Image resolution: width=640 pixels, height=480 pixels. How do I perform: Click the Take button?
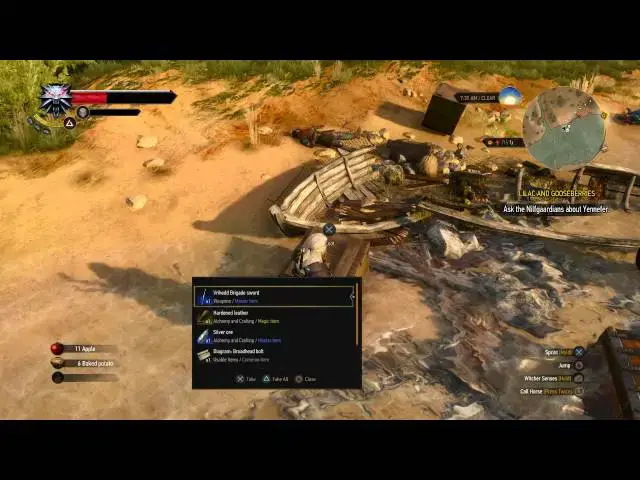pyautogui.click(x=246, y=379)
